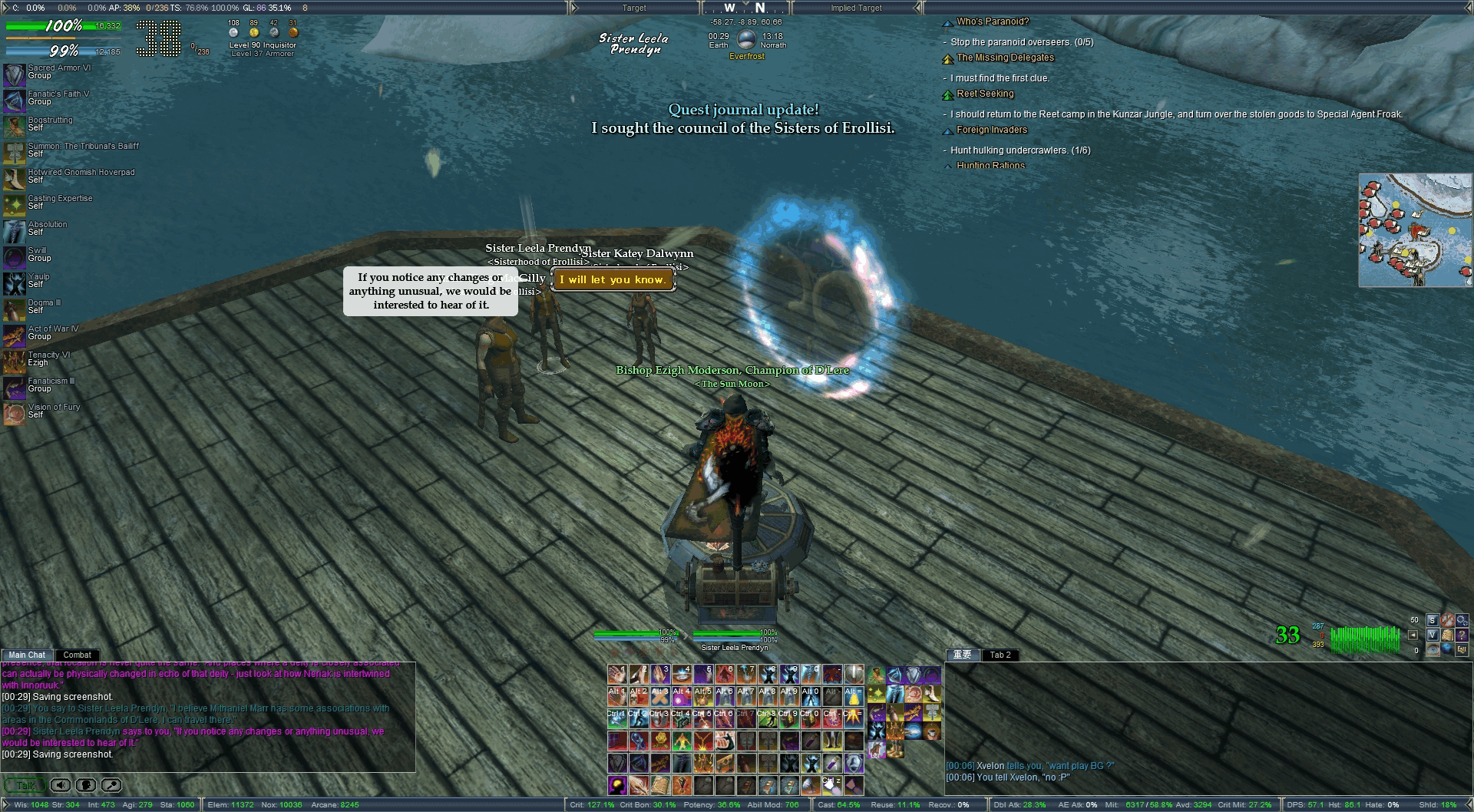Image resolution: width=1474 pixels, height=812 pixels.
Task: Select the Vision of Fury effect icon
Action: point(15,414)
